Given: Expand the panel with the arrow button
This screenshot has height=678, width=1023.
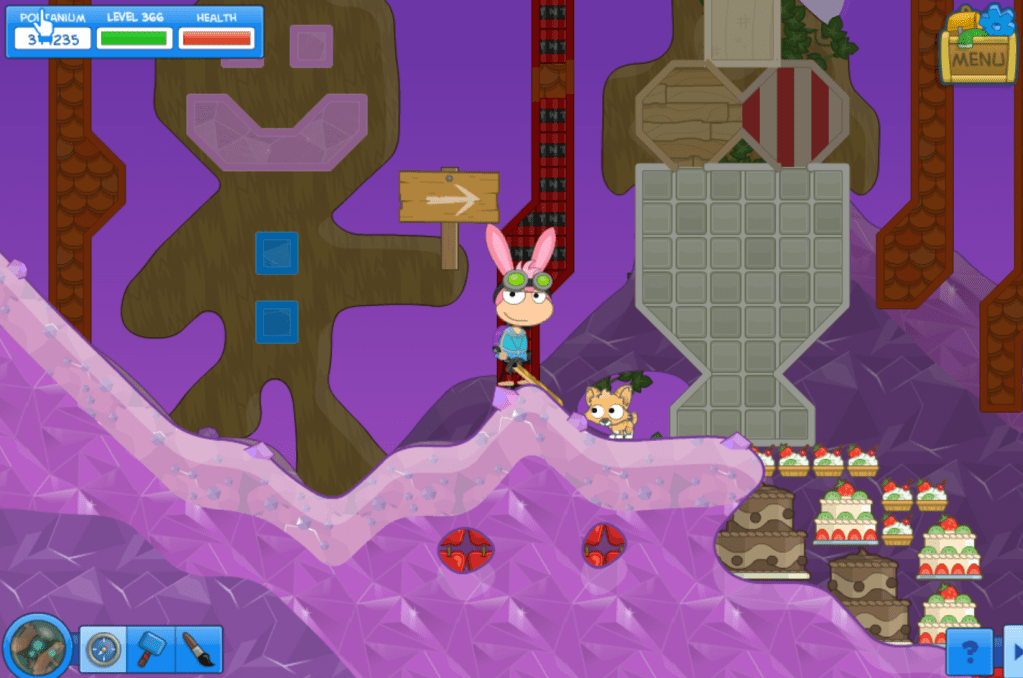Looking at the screenshot, I should click(x=1013, y=652).
